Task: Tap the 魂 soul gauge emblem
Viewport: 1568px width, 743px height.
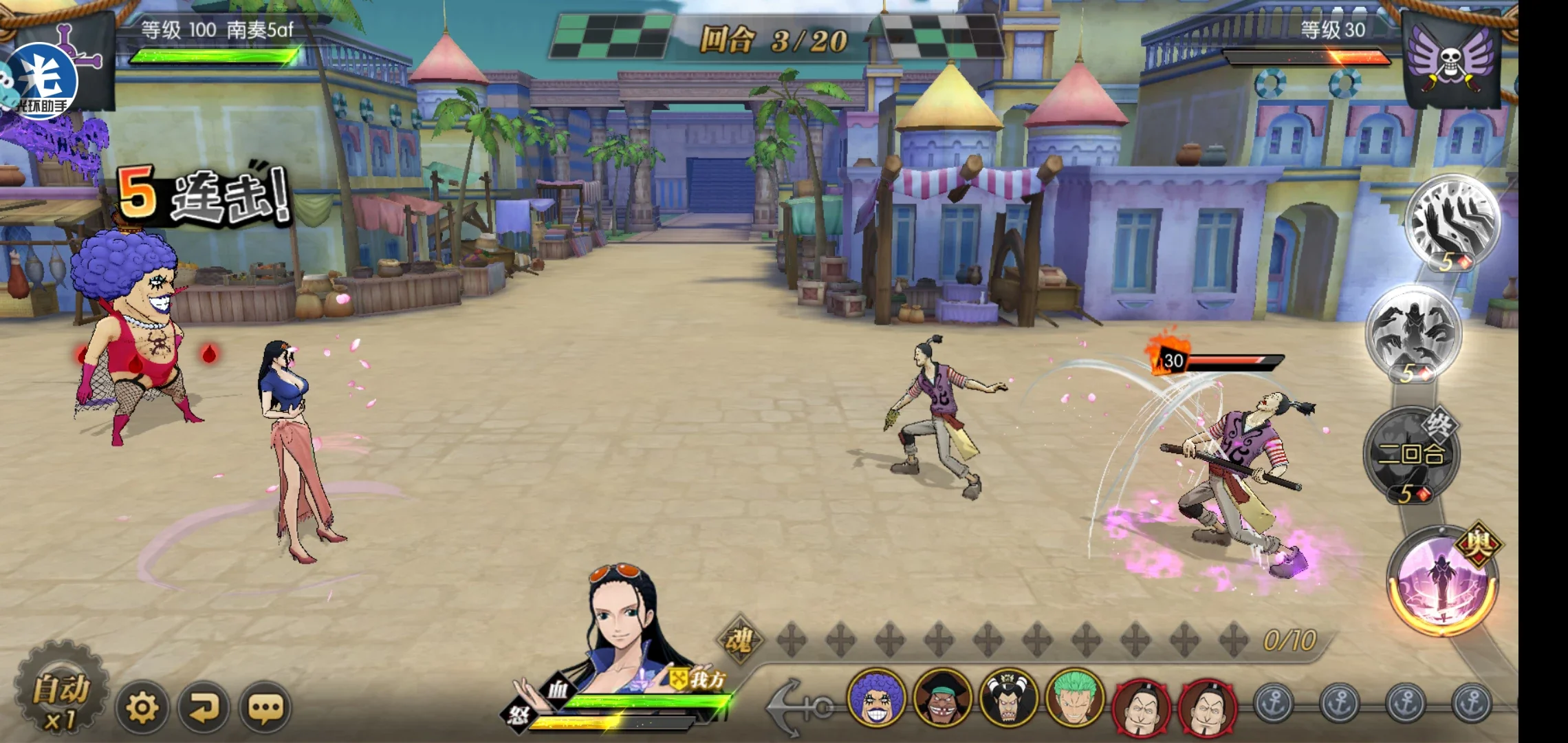Action: coord(739,640)
